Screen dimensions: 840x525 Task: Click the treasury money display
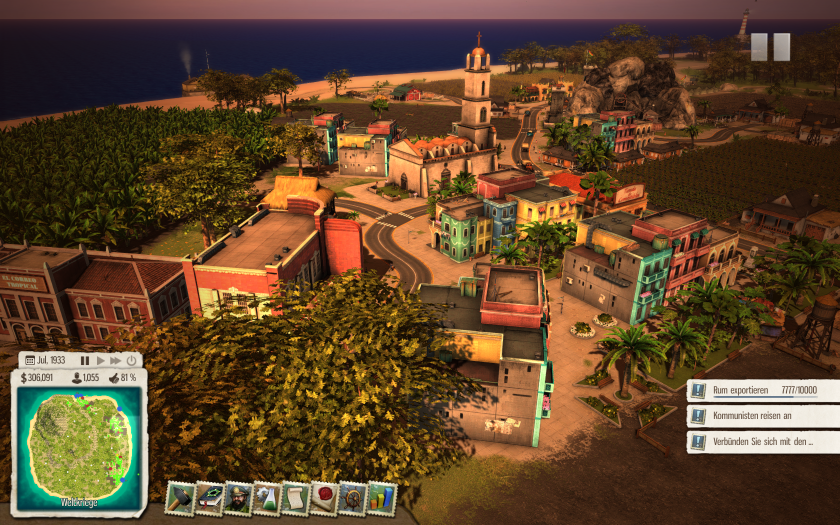tap(38, 378)
